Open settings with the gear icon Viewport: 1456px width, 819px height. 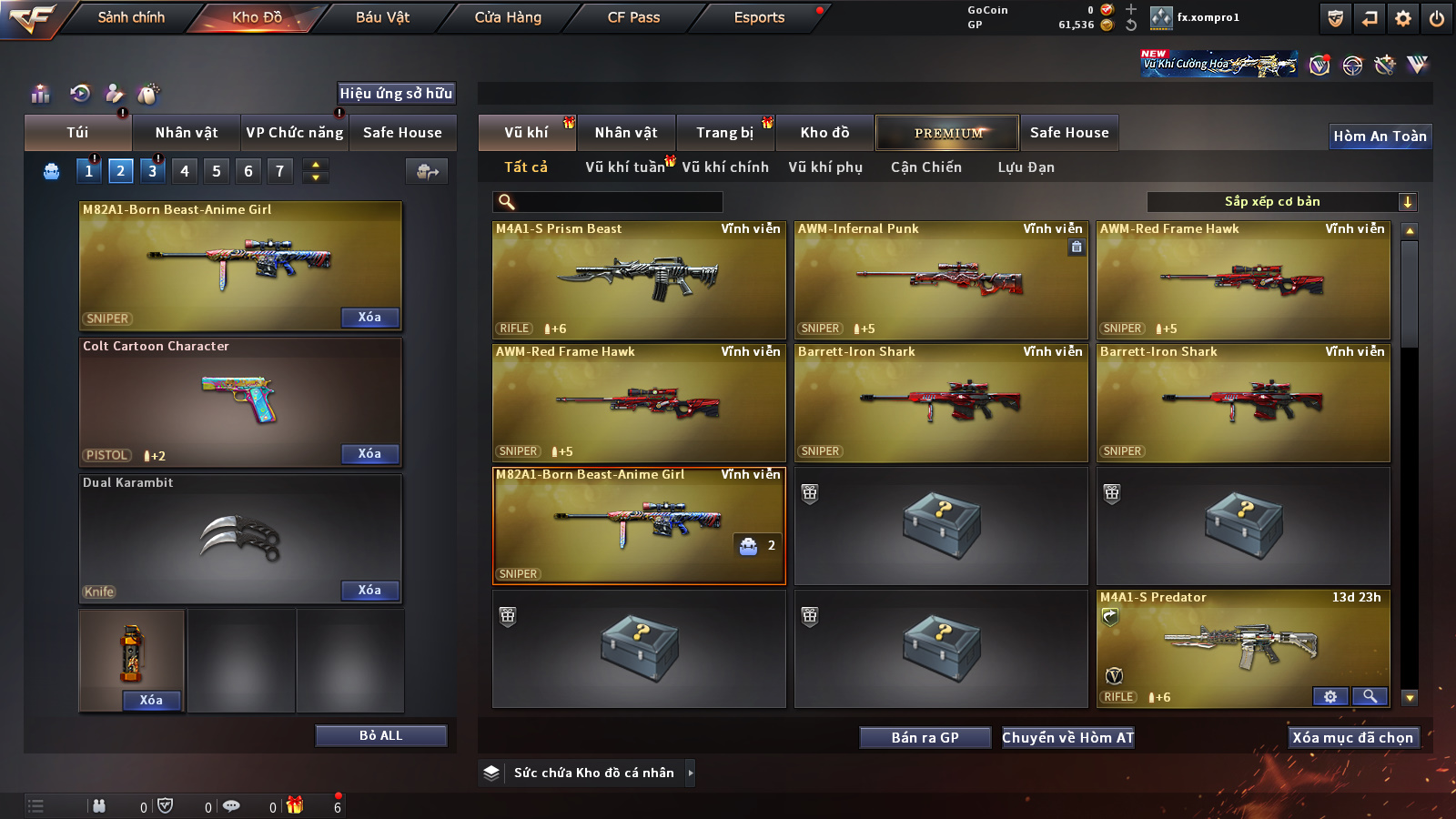(x=1403, y=18)
